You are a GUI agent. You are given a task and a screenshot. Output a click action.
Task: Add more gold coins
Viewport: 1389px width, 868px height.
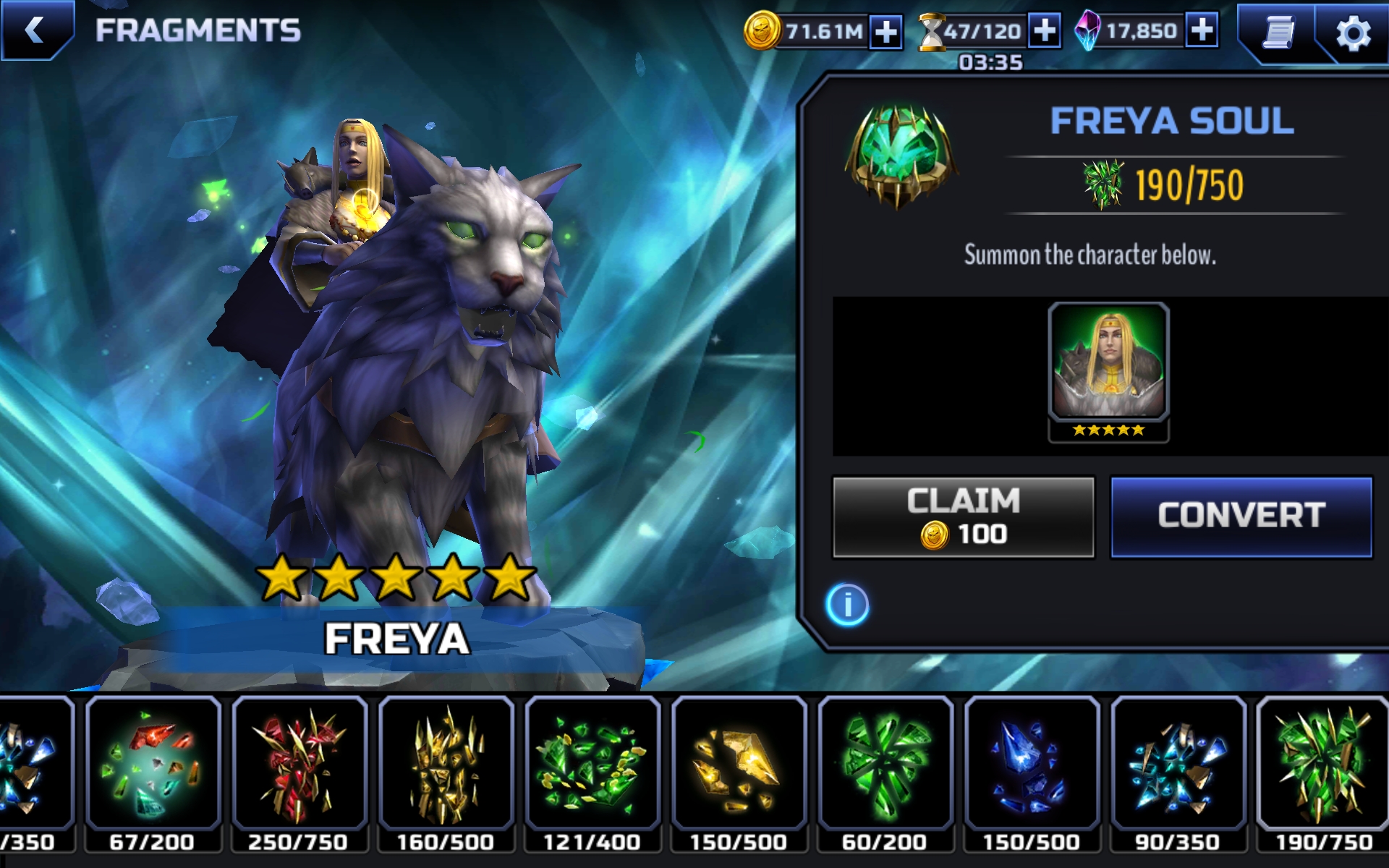click(886, 32)
